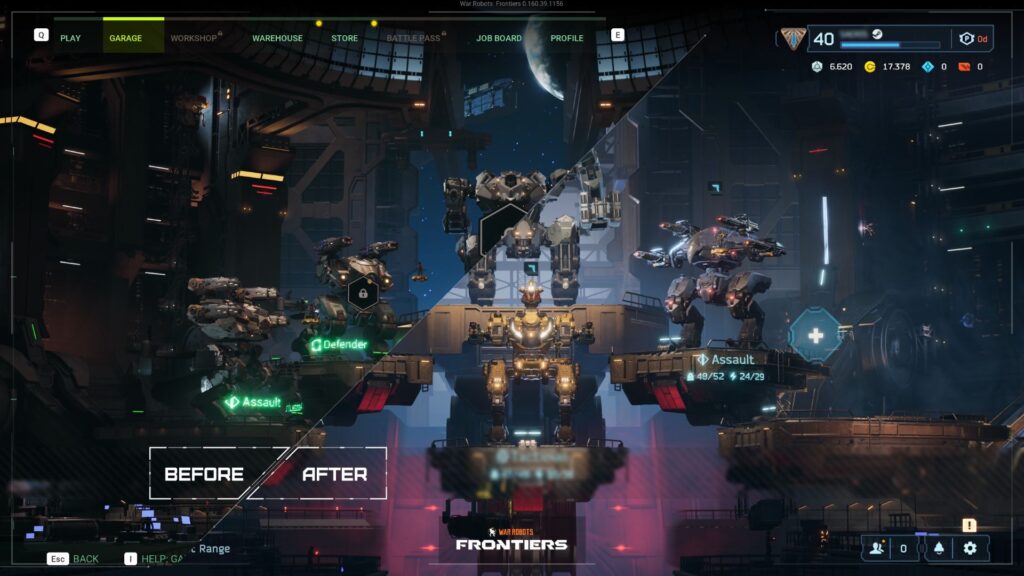
Task: Open the Workshop tab
Action: pos(193,38)
